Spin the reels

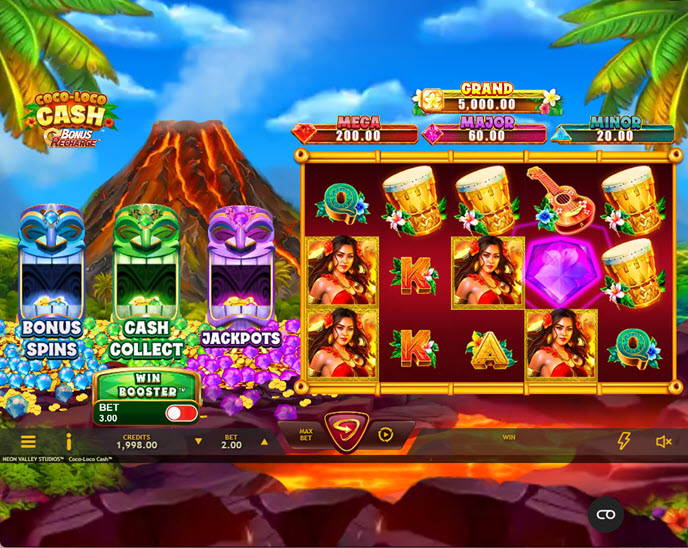[346, 434]
